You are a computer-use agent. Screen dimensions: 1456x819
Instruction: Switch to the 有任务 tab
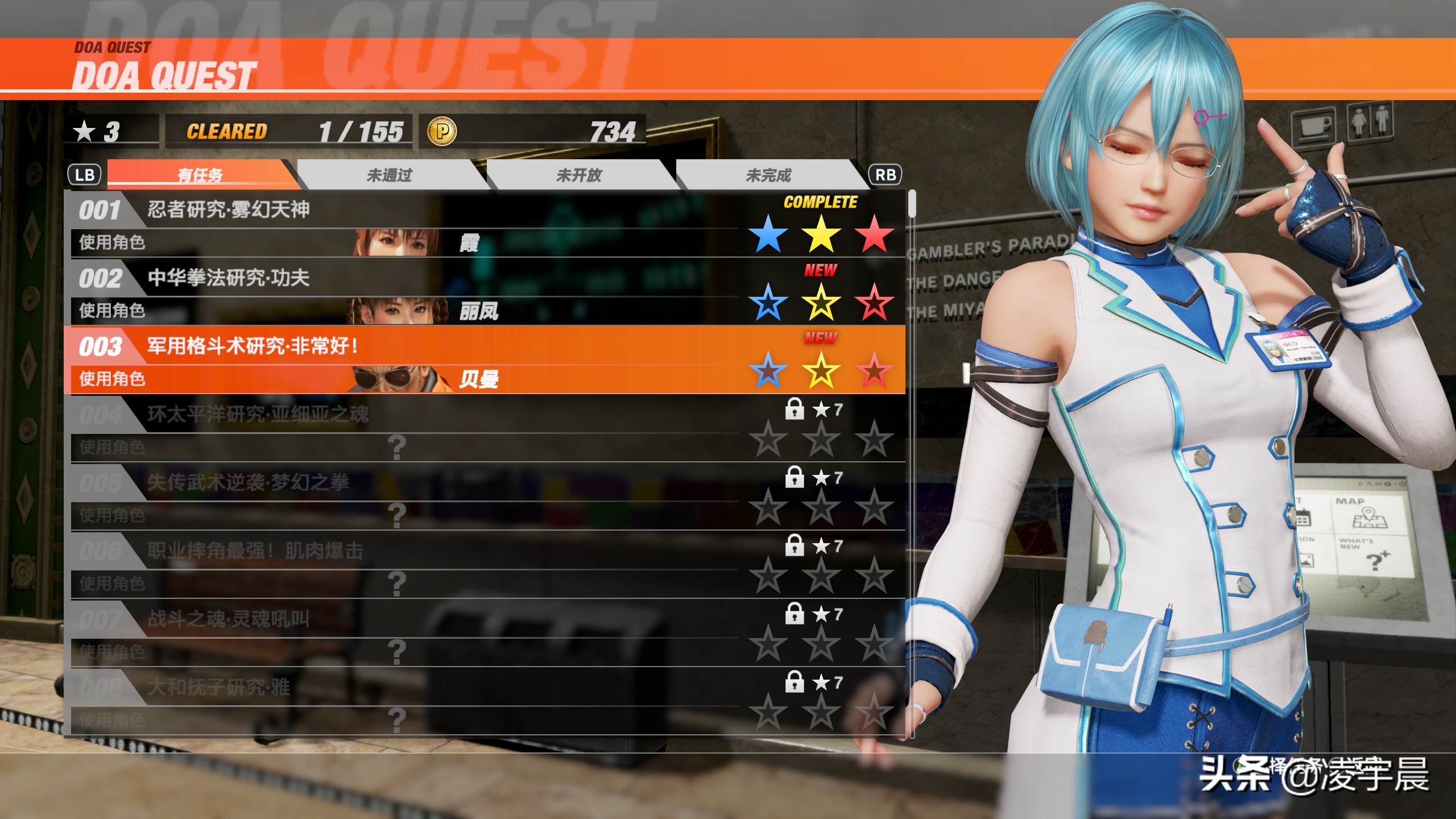[200, 175]
